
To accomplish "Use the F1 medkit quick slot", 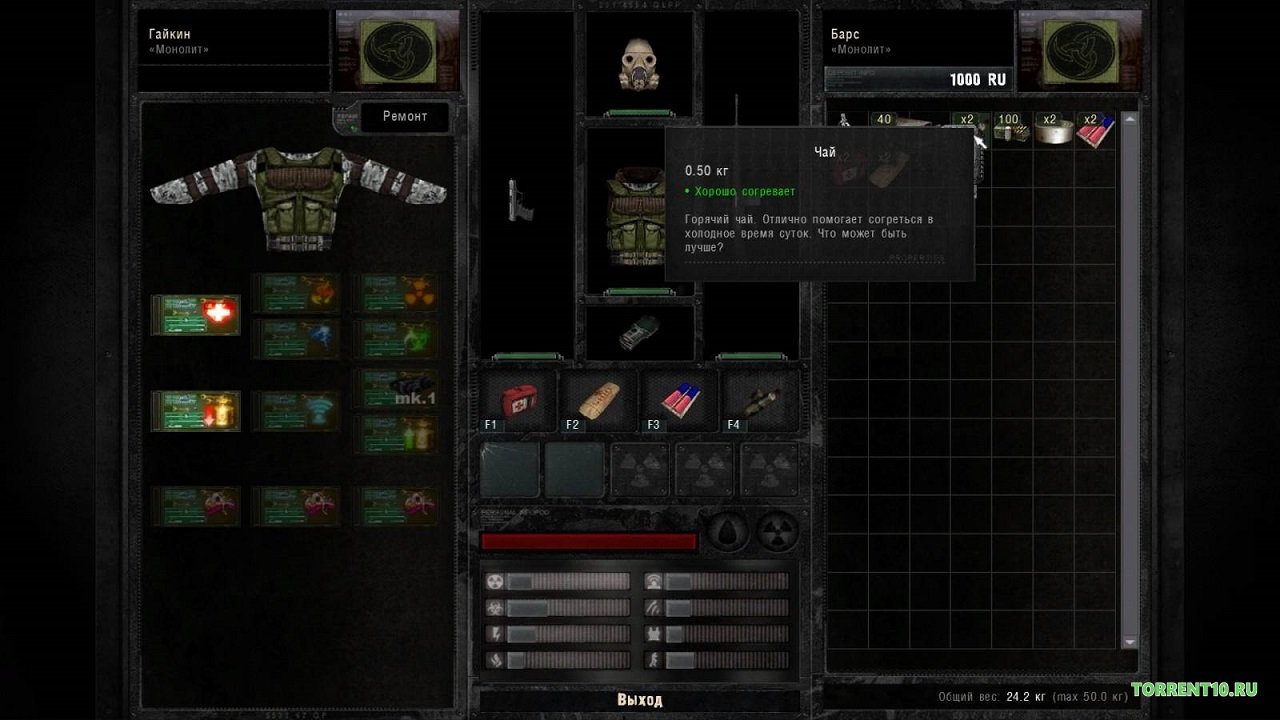I will 518,401.
